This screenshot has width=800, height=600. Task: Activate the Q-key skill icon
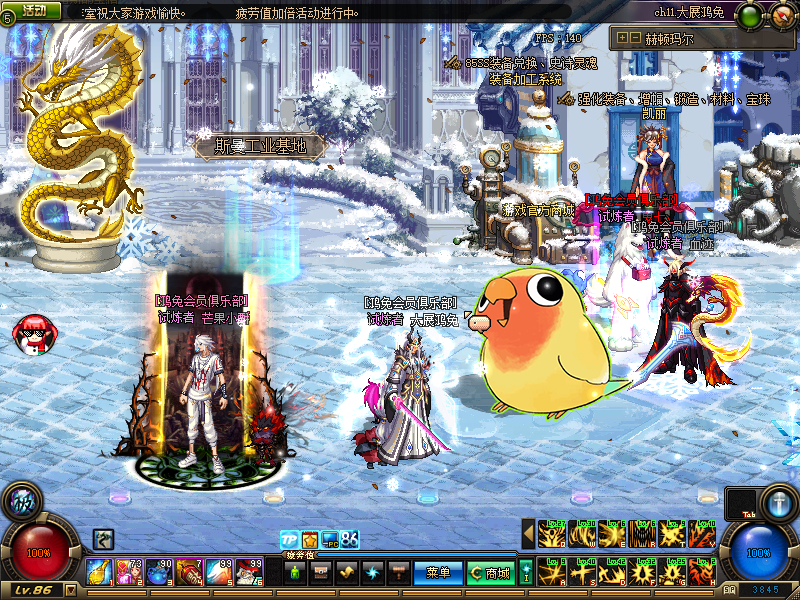[552, 534]
